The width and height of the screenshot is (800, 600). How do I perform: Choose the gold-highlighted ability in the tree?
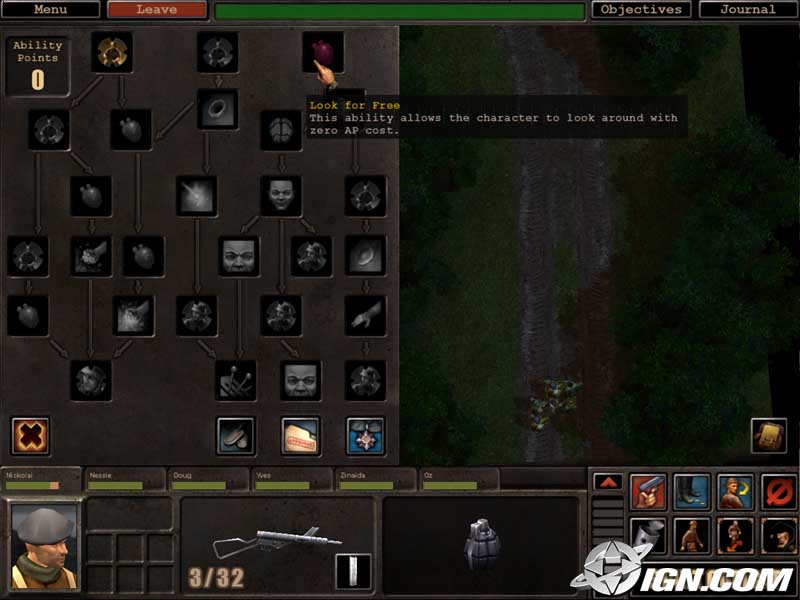point(112,51)
